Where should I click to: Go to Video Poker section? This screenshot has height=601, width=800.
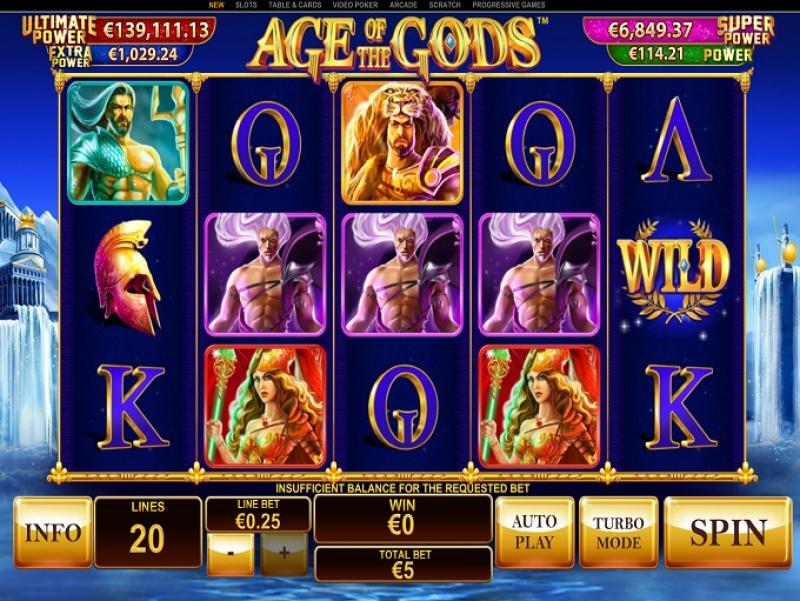point(353,5)
